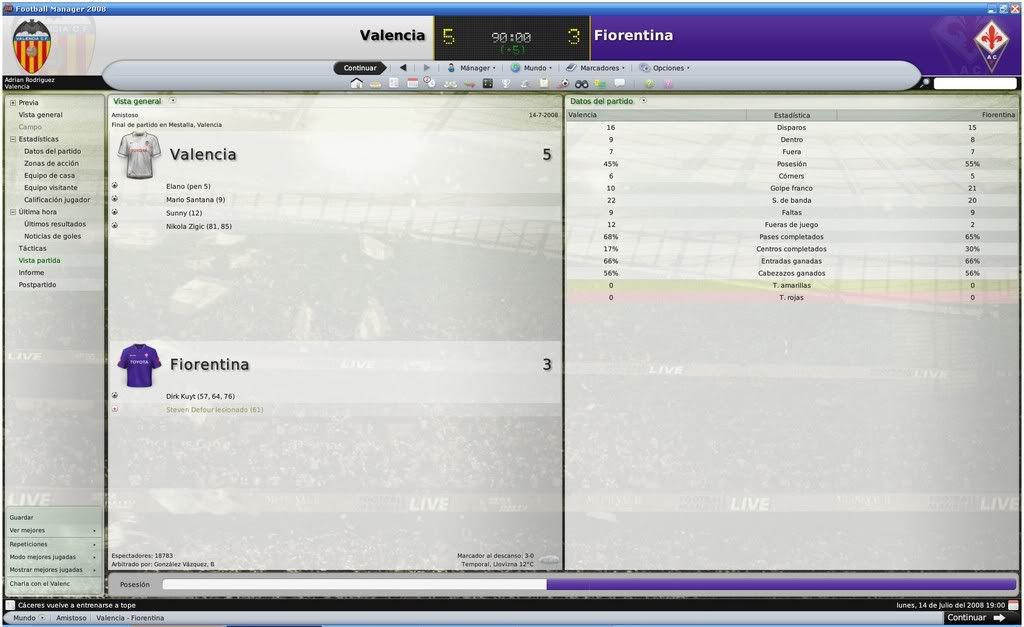Open the Mánager dropdown menu
The width and height of the screenshot is (1024, 627).
[x=475, y=68]
